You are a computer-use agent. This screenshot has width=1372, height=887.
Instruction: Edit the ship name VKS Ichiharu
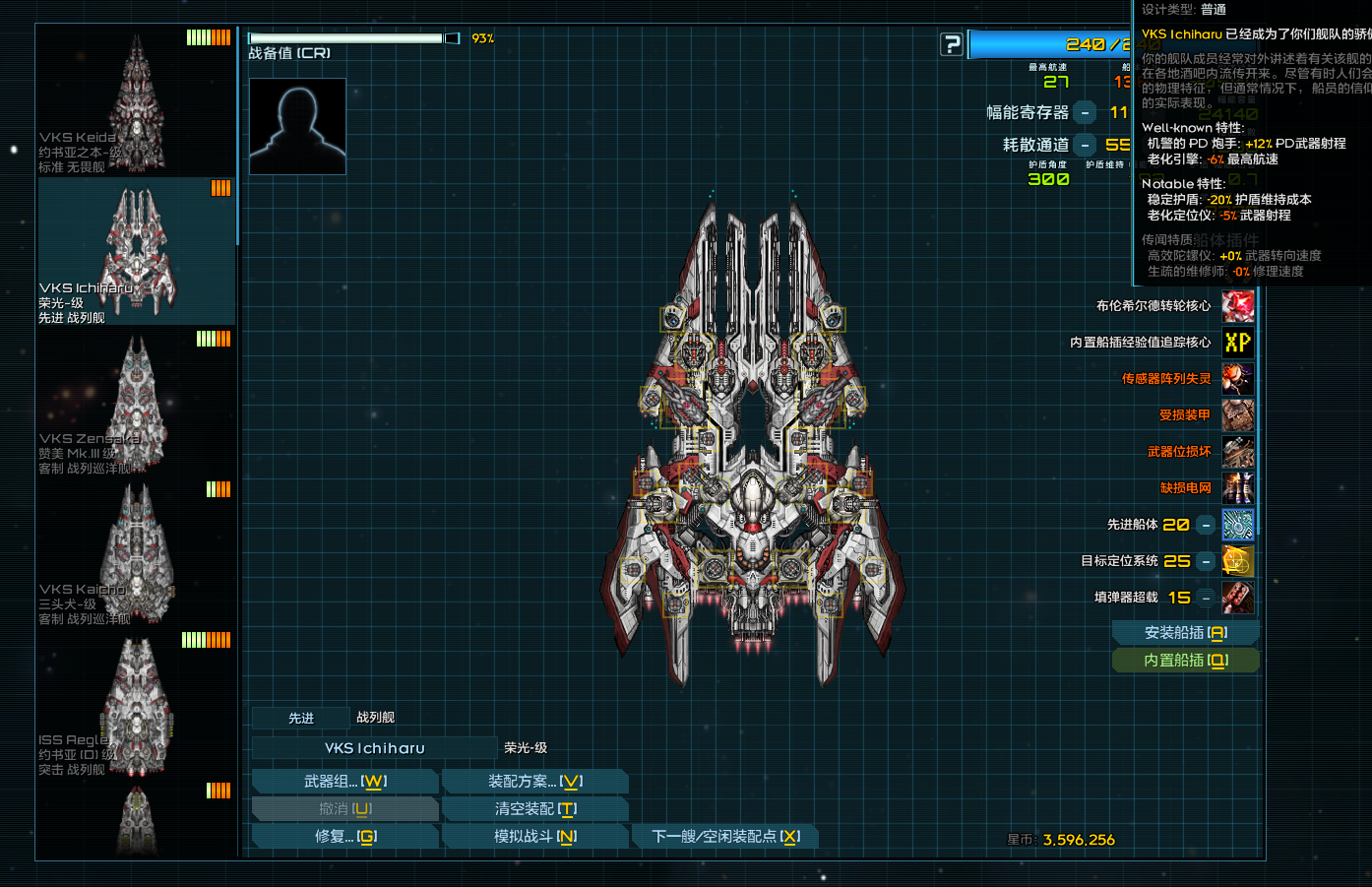pos(375,748)
